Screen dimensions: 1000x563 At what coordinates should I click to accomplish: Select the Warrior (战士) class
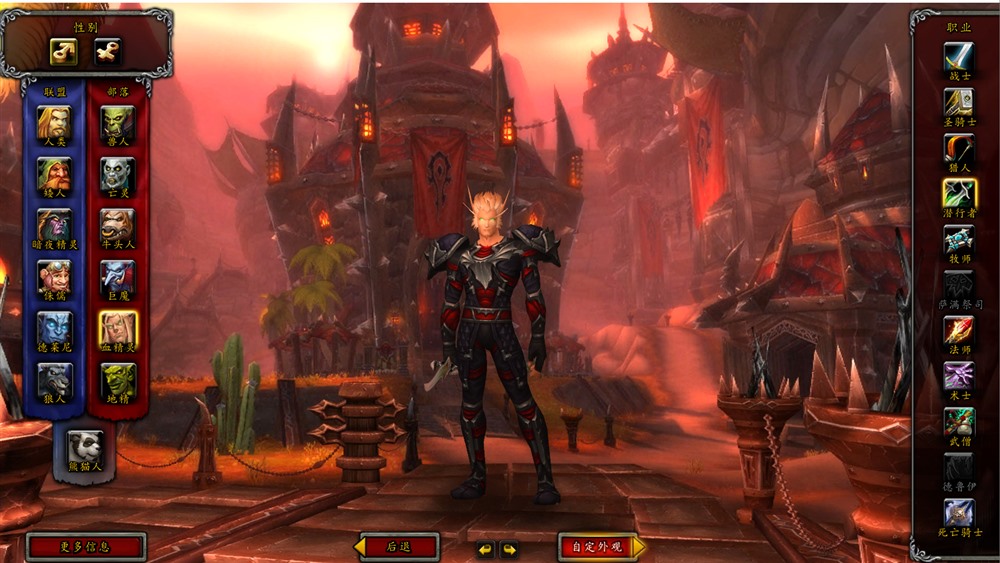(x=959, y=58)
